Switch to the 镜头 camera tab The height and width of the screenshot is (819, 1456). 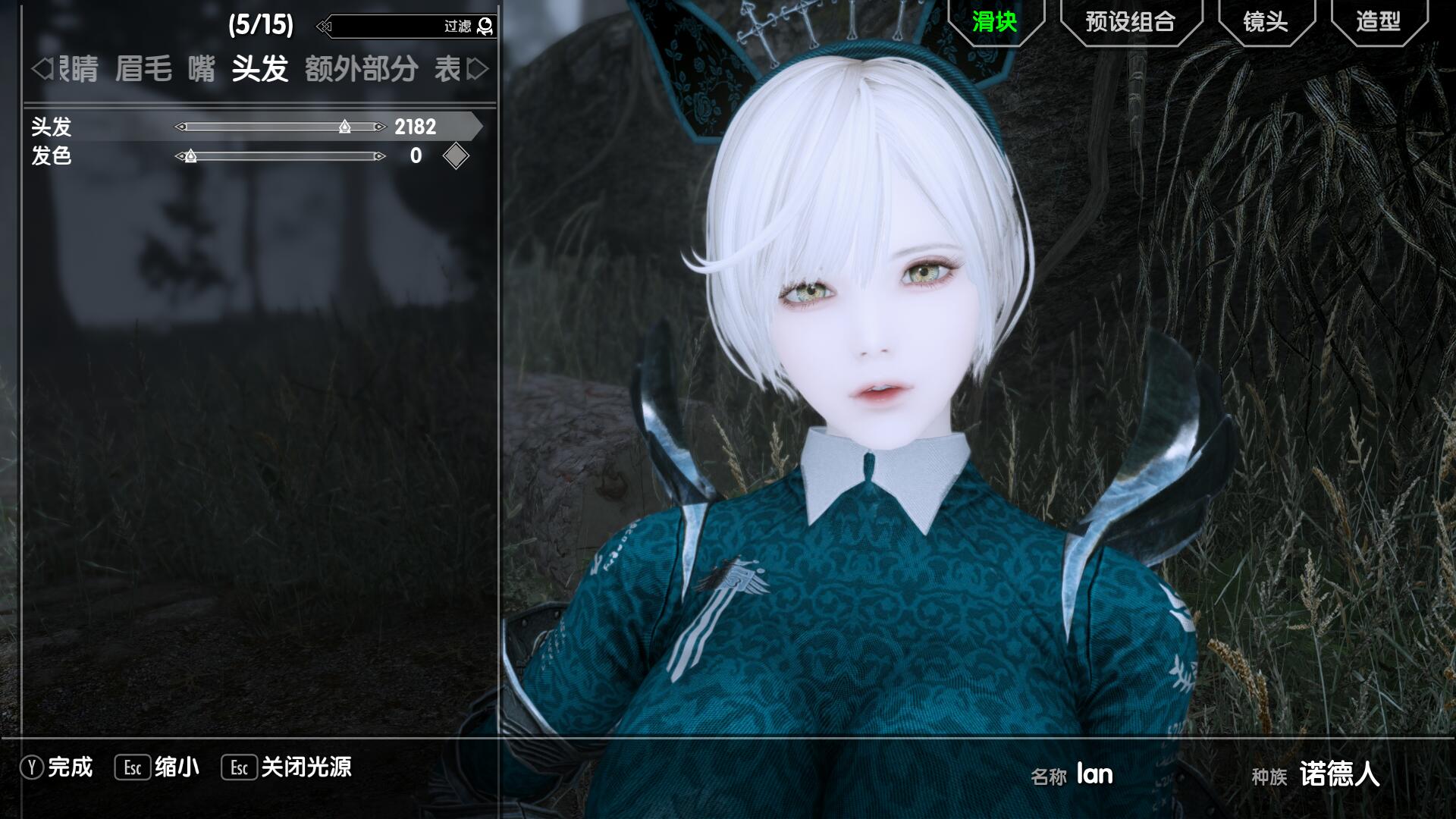(1265, 21)
